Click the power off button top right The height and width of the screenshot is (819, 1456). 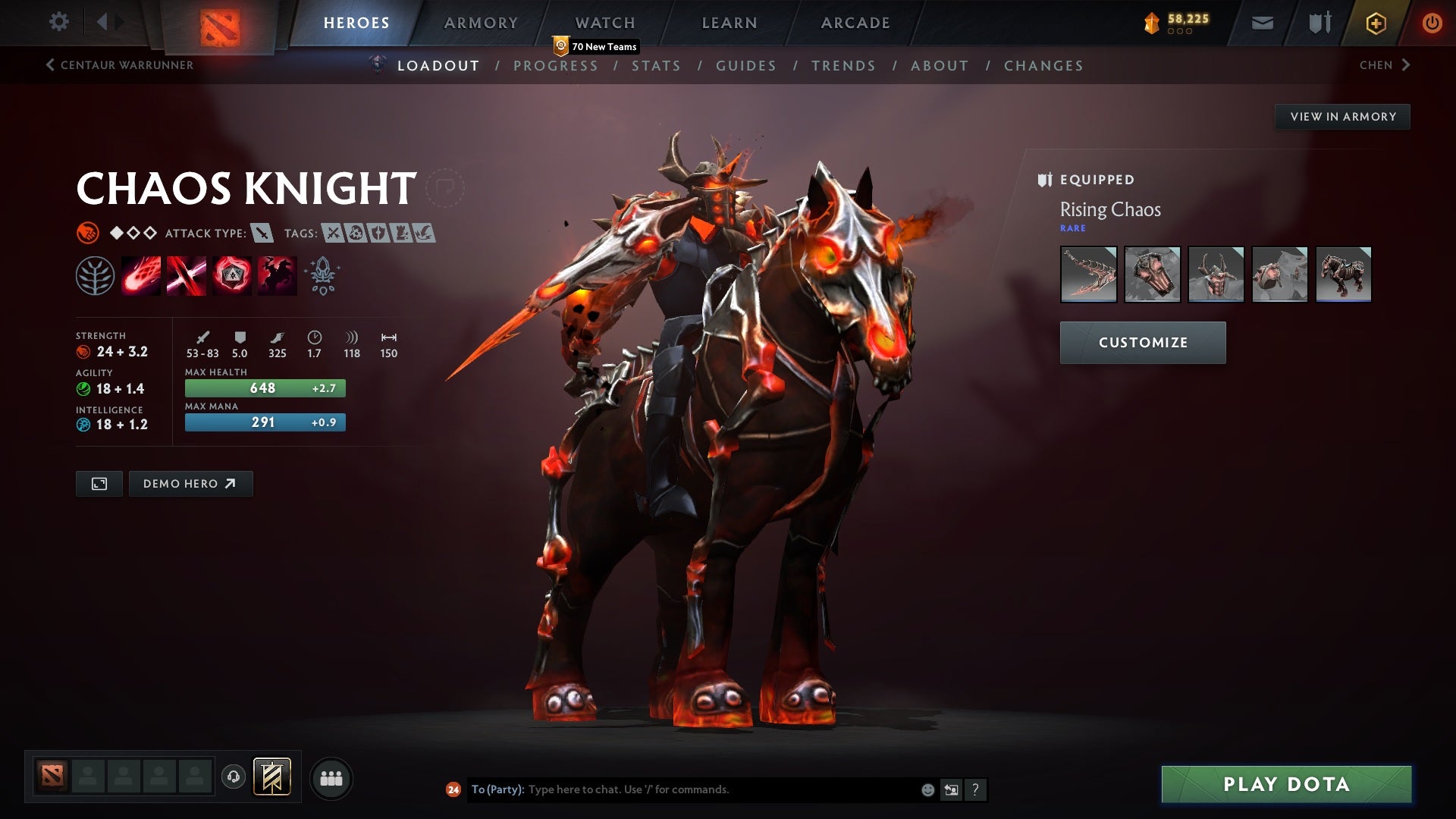[x=1432, y=22]
